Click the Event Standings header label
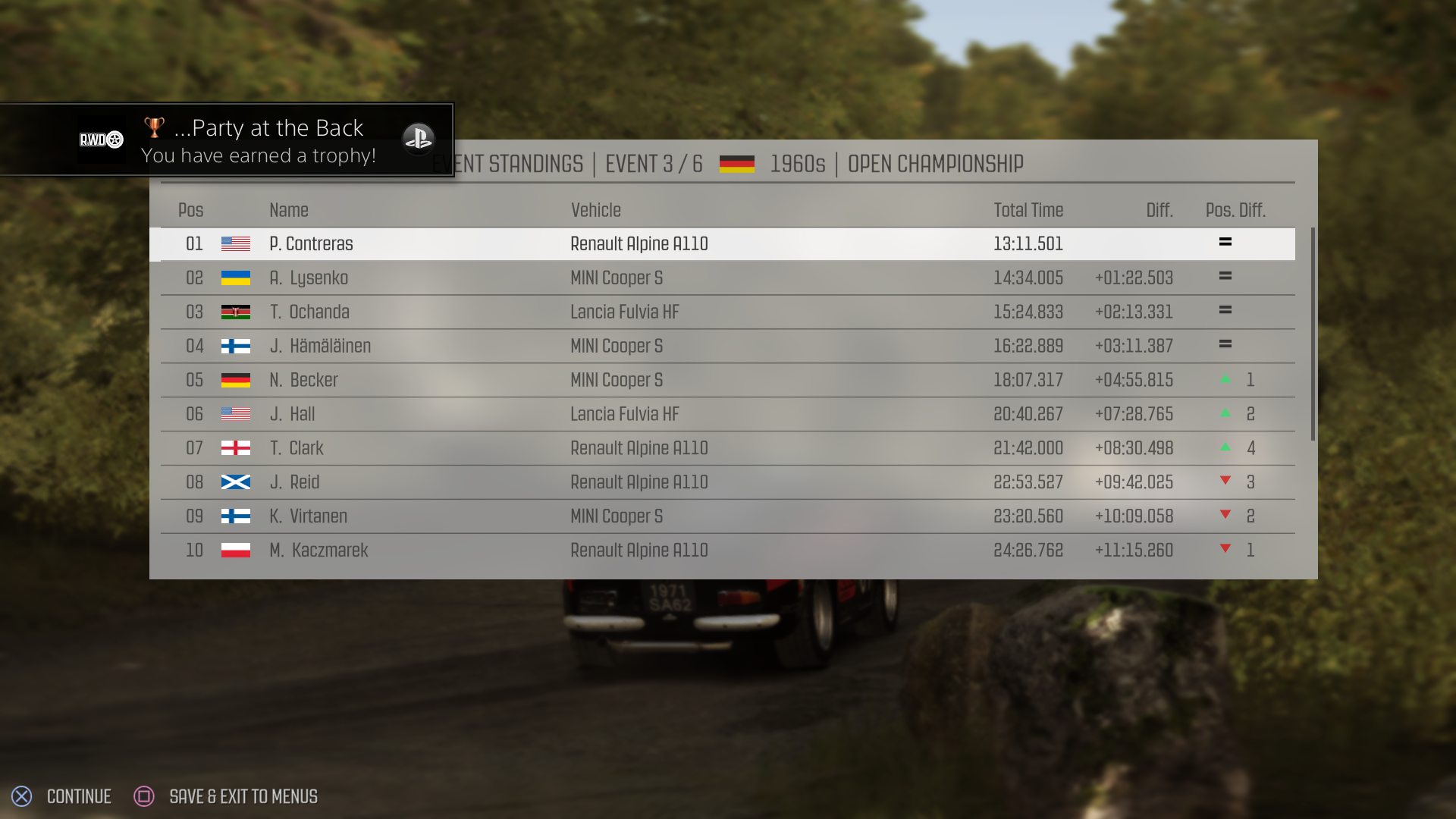 tap(507, 163)
